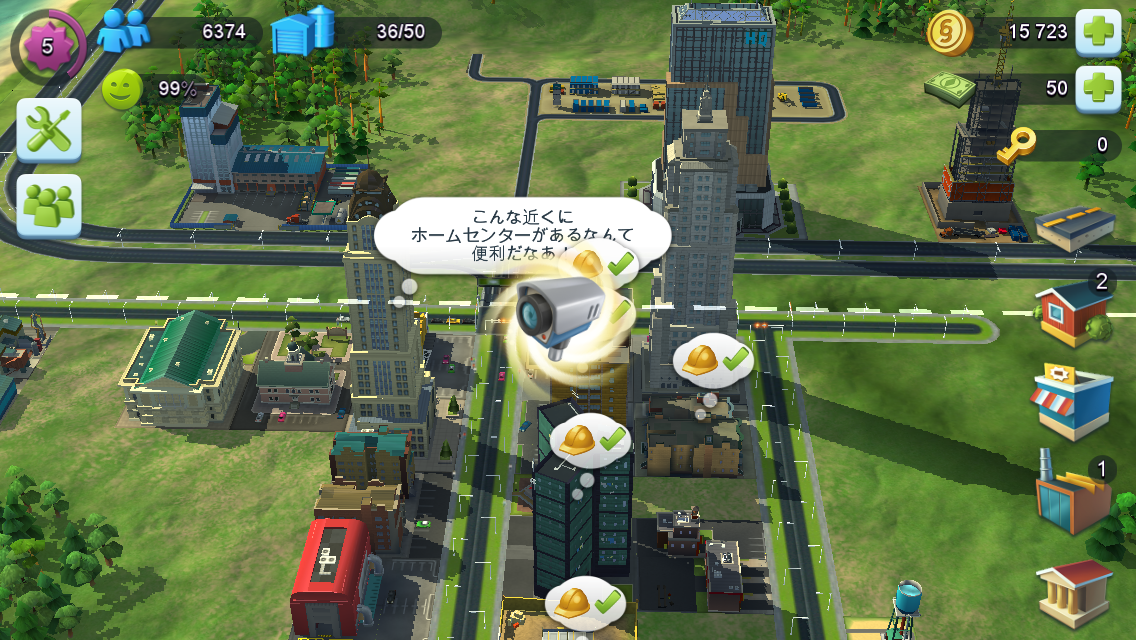
Task: Open the wrench and screwdriver tools menu
Action: pos(49,130)
